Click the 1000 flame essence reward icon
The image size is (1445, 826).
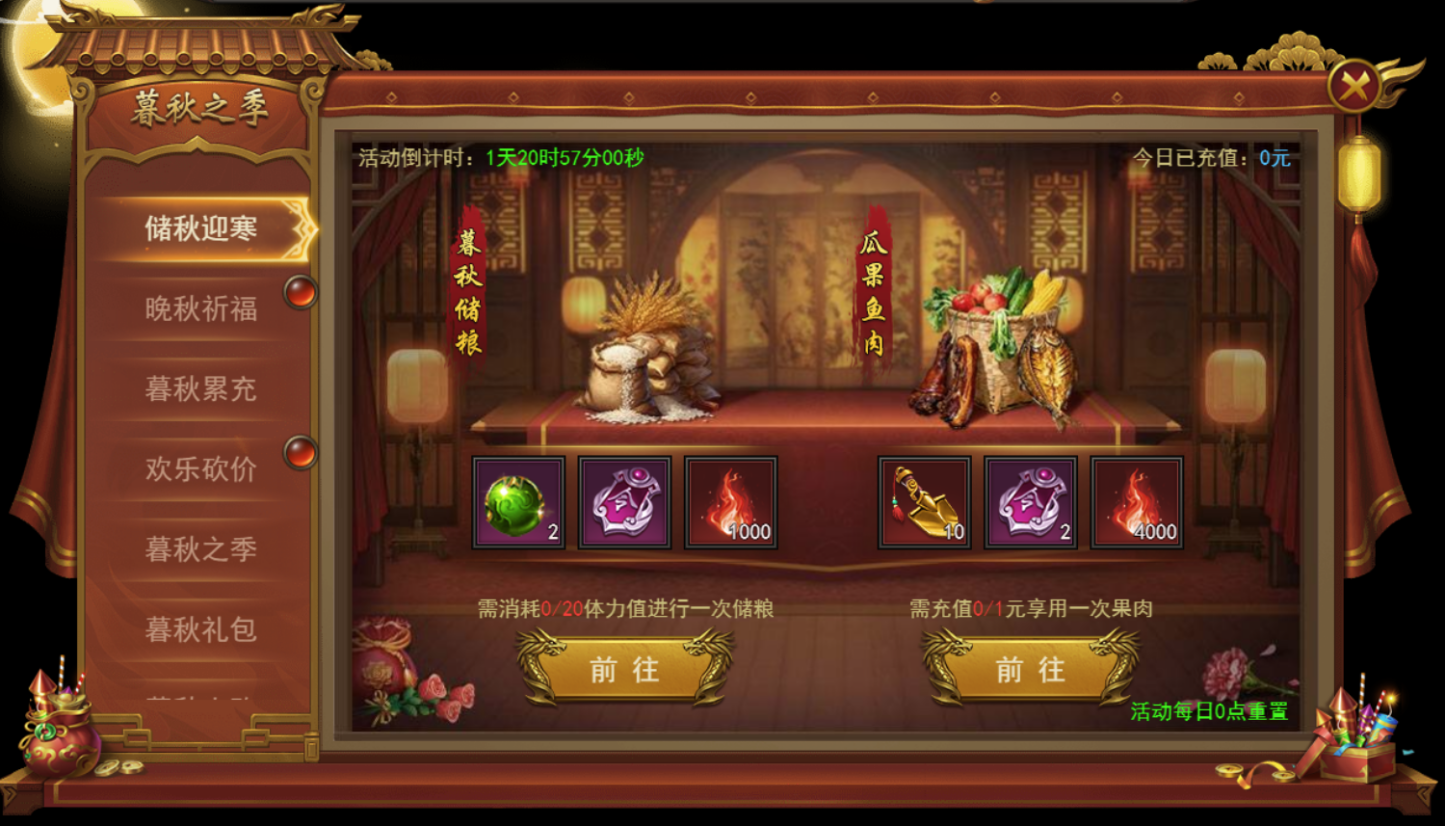pyautogui.click(x=730, y=503)
